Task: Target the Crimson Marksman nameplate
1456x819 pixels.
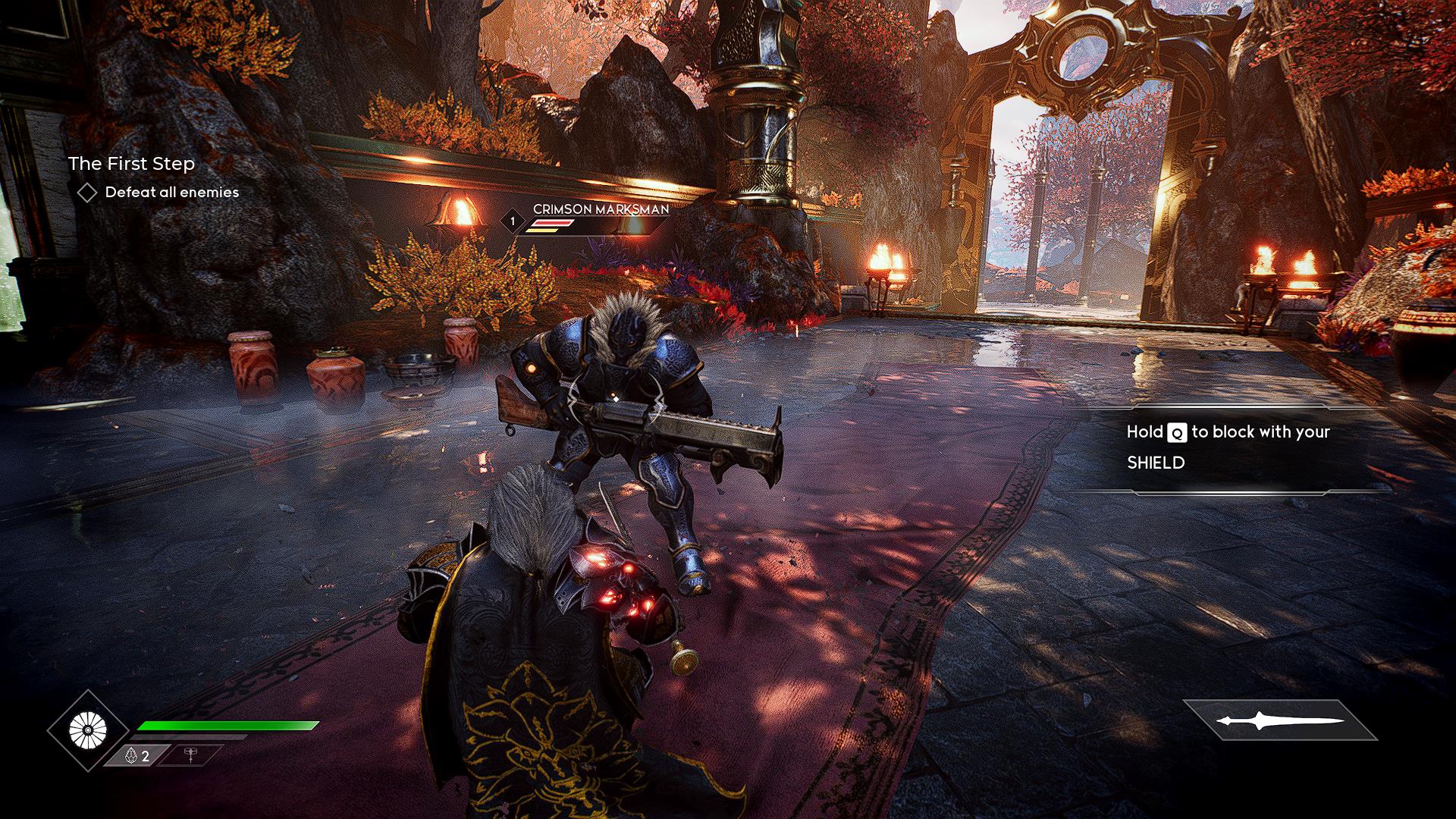Action: click(601, 209)
